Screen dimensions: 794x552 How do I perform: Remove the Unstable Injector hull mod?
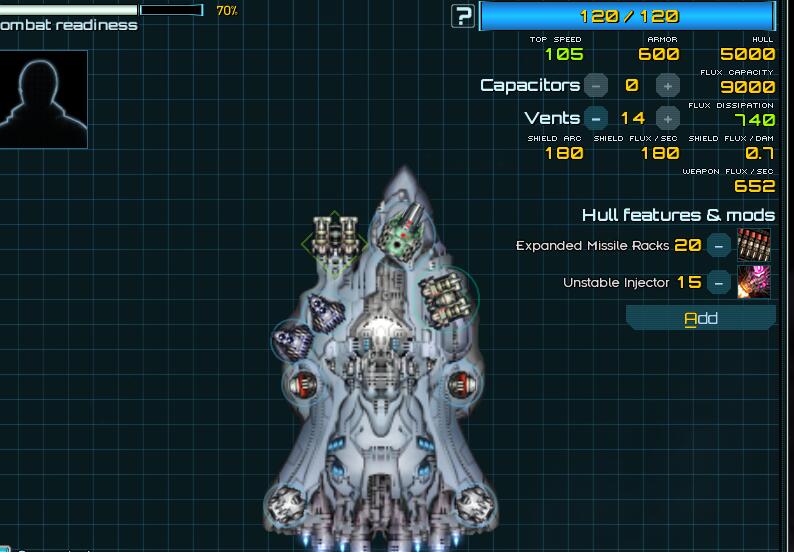[718, 282]
